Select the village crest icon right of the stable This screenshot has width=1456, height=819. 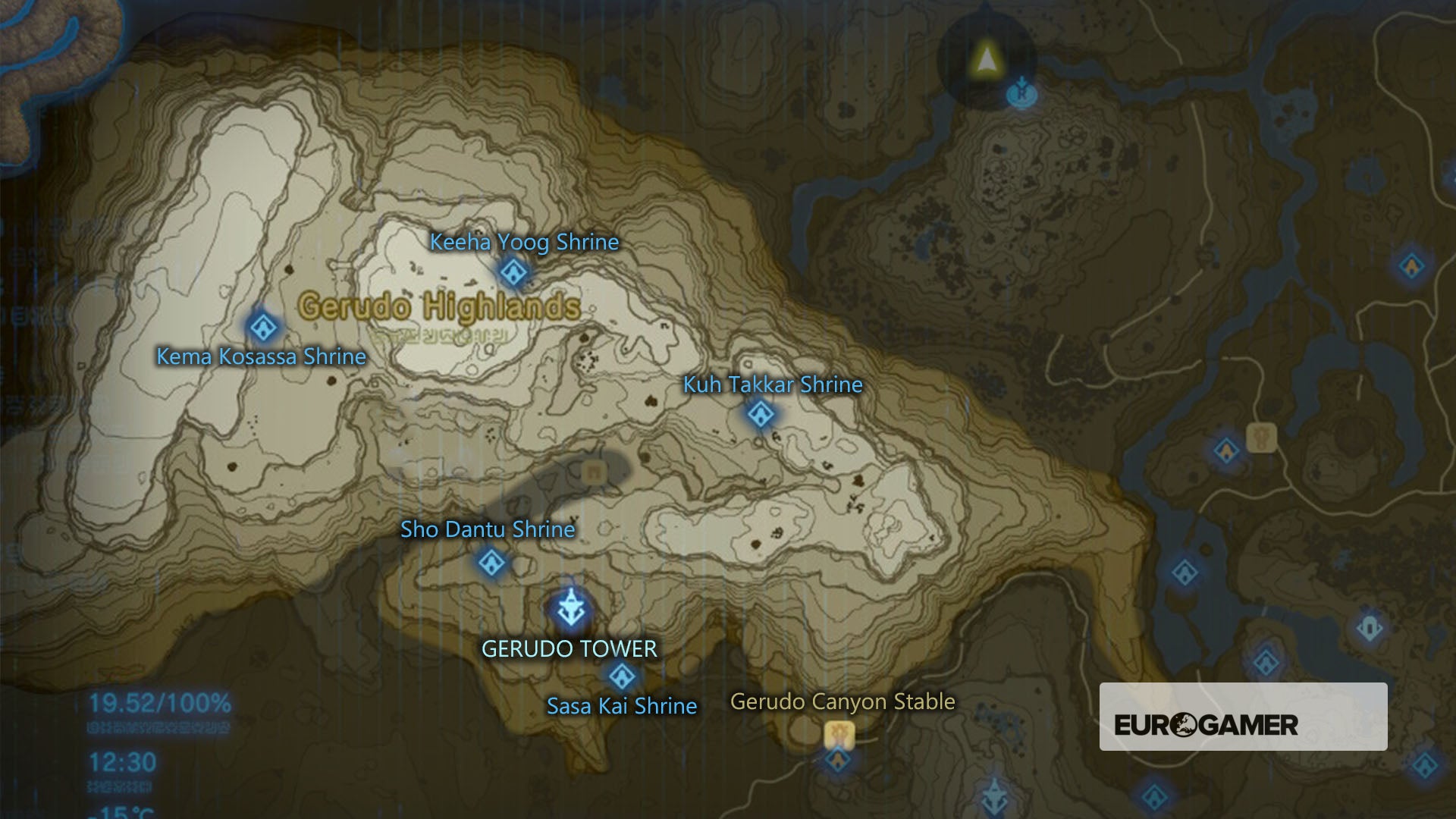pyautogui.click(x=1262, y=438)
